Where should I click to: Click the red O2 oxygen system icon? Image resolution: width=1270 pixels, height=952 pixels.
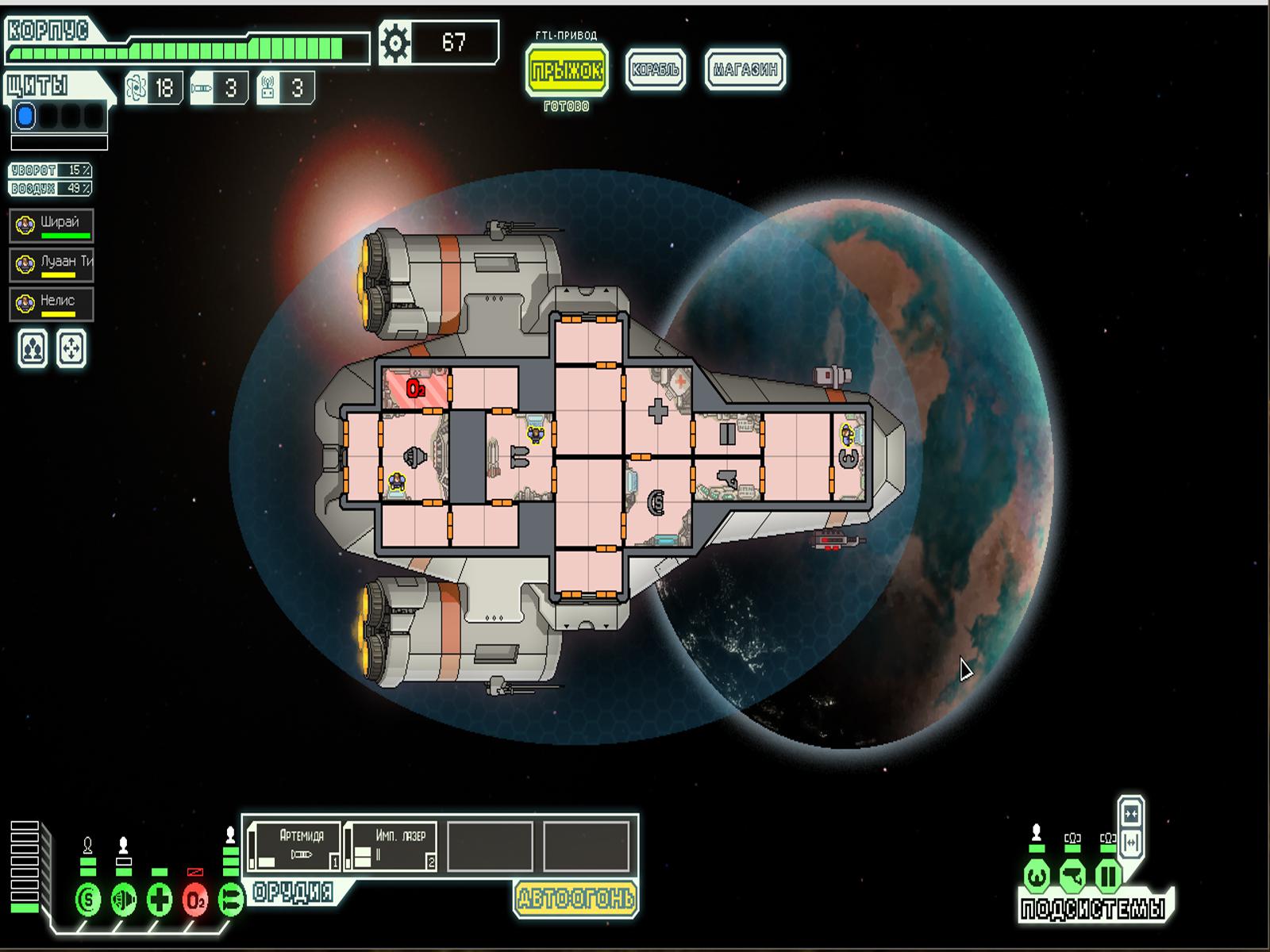point(195,900)
